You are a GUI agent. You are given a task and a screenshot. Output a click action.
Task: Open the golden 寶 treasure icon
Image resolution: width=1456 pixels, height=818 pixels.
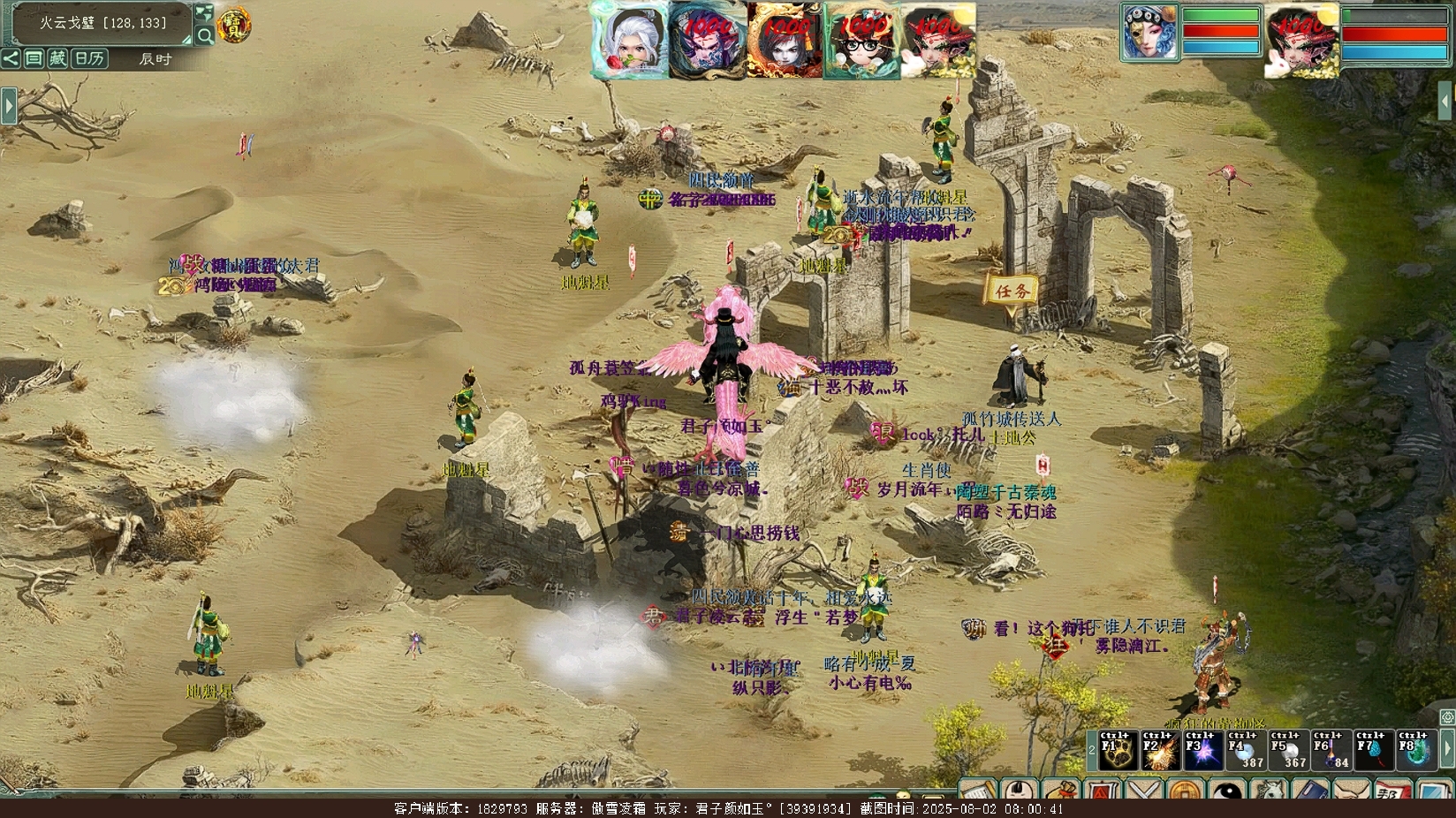click(233, 25)
